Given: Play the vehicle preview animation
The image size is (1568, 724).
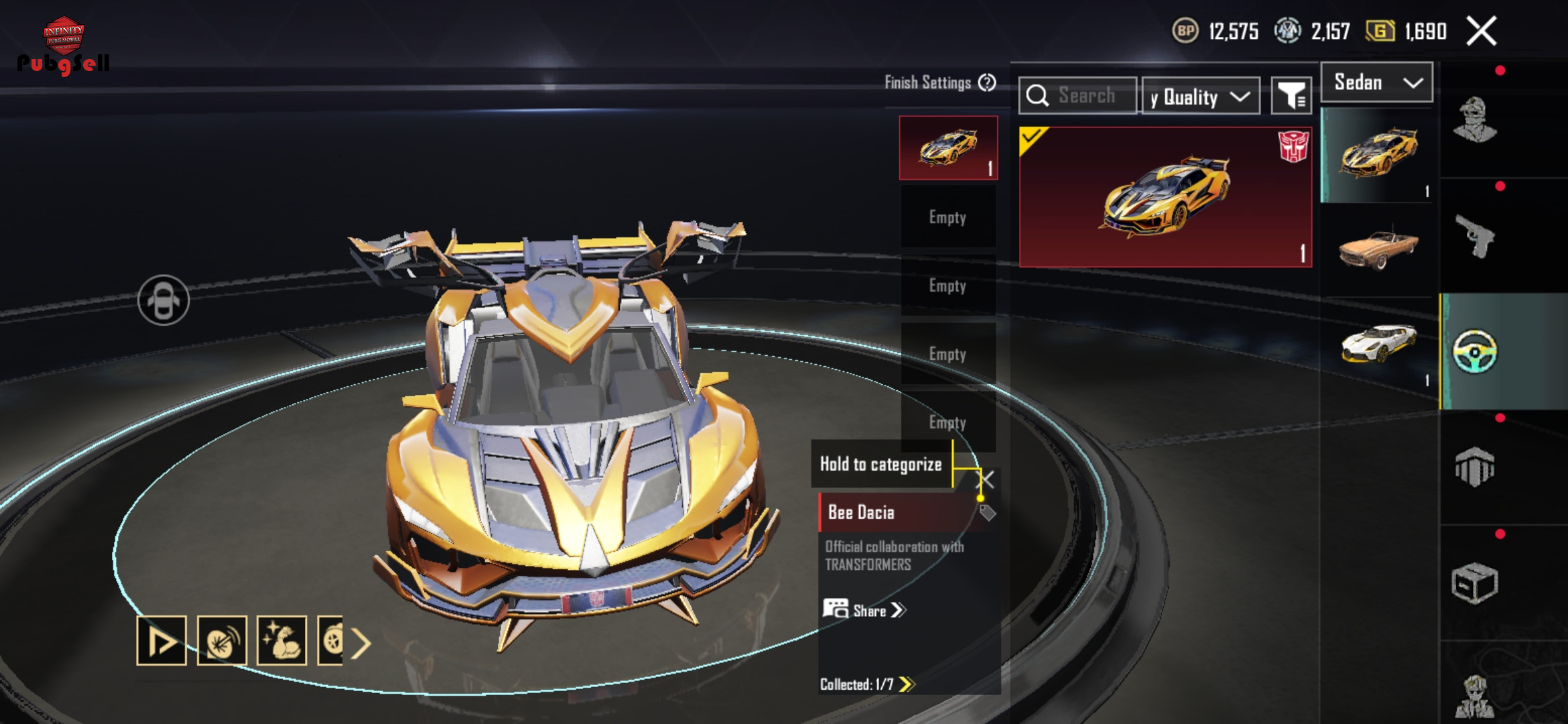Looking at the screenshot, I should coord(161,641).
